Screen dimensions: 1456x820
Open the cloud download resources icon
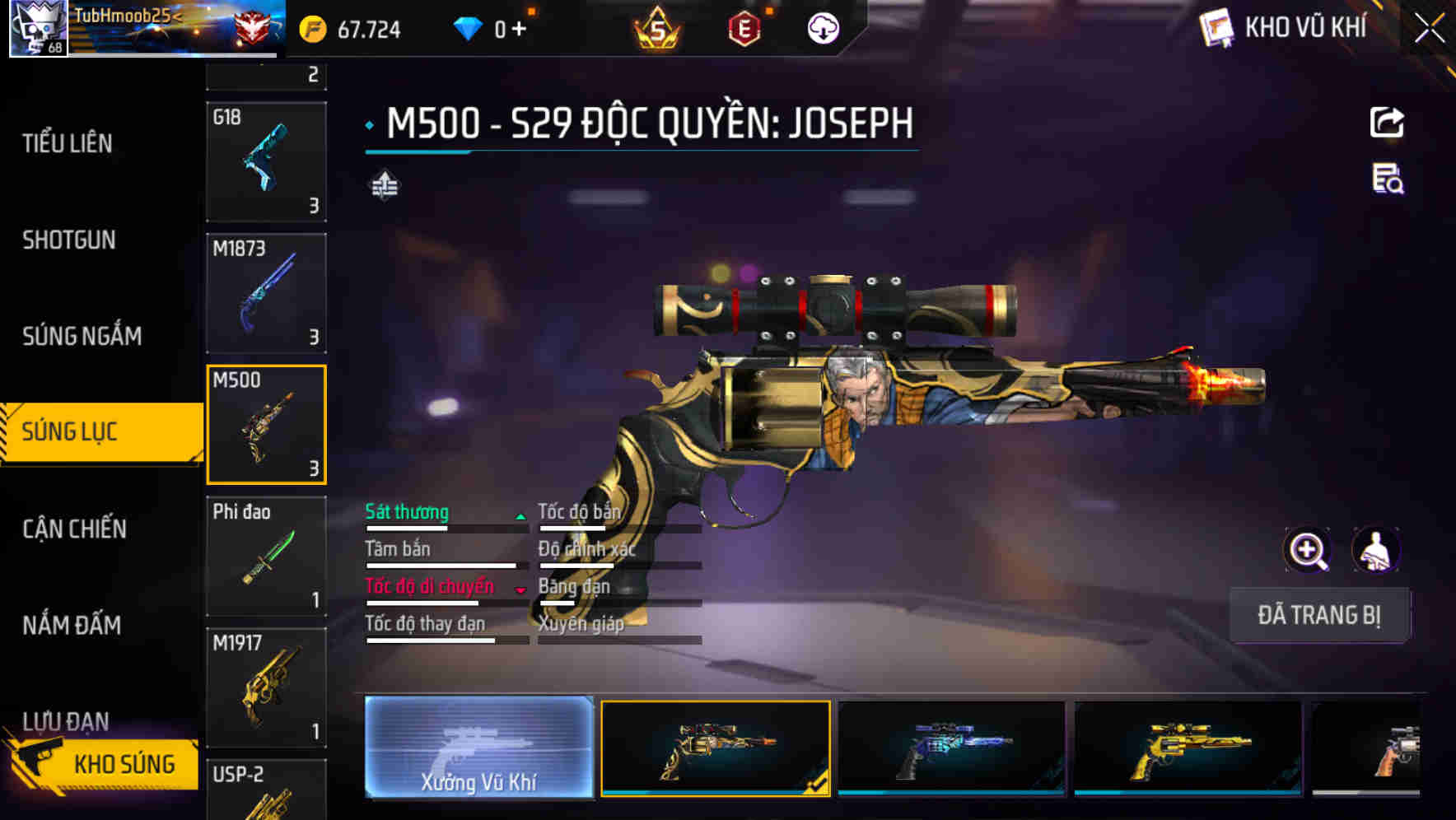pos(824,27)
